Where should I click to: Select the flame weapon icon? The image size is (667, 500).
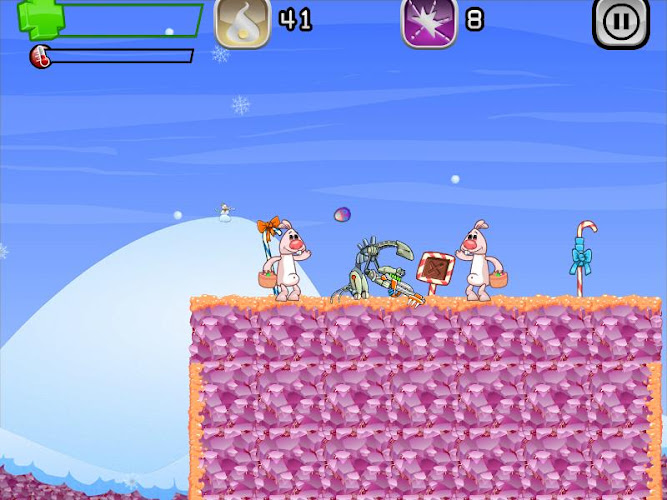[242, 22]
